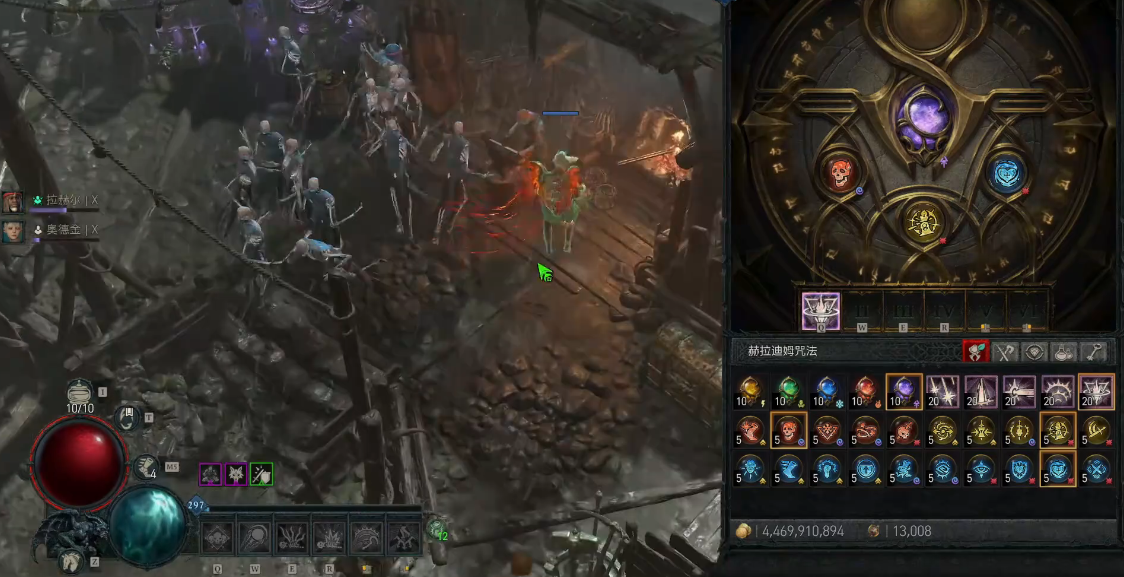Click the blue heart rune socket
The height and width of the screenshot is (577, 1124).
coord(1008,173)
